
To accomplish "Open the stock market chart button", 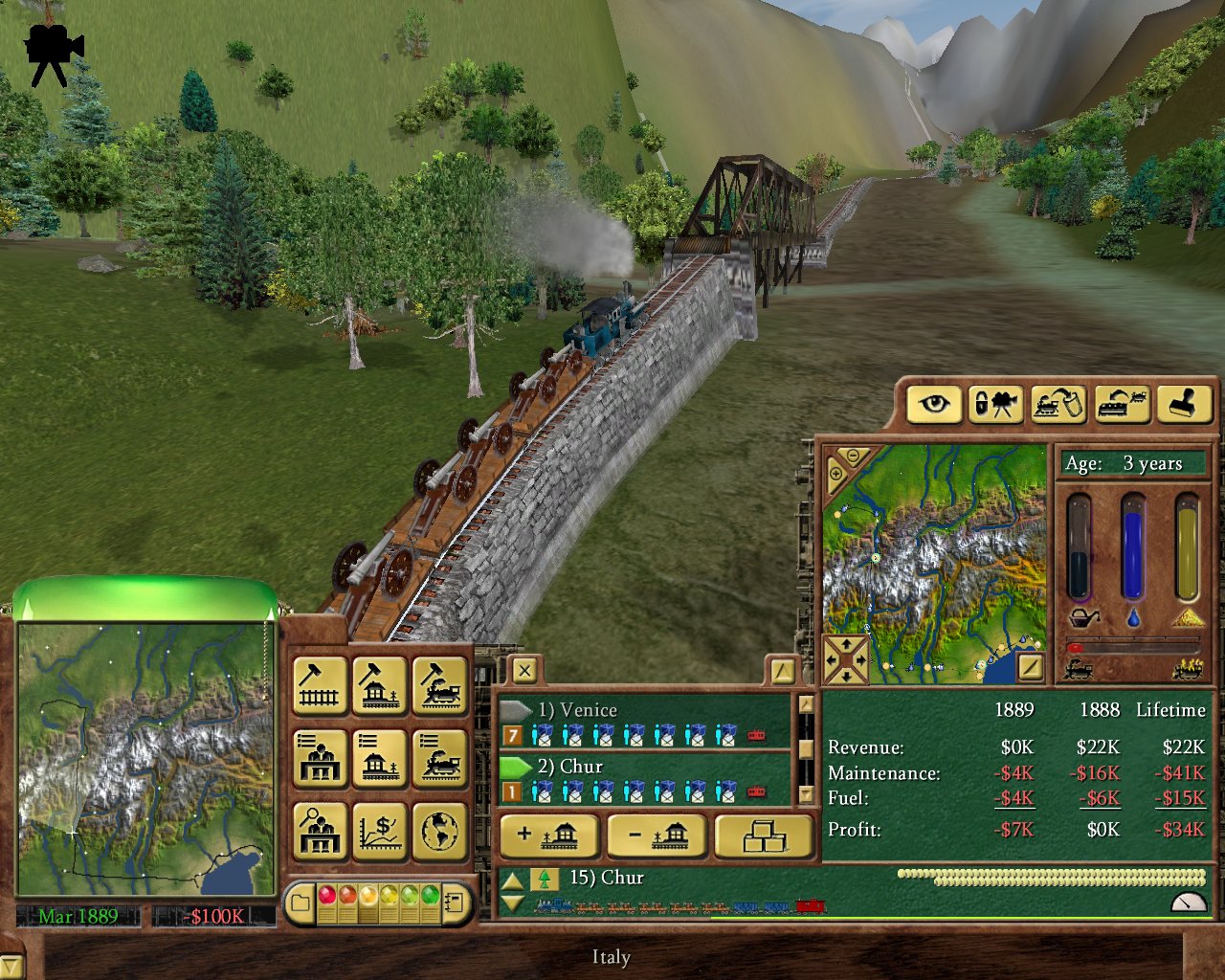I will pos(380,831).
